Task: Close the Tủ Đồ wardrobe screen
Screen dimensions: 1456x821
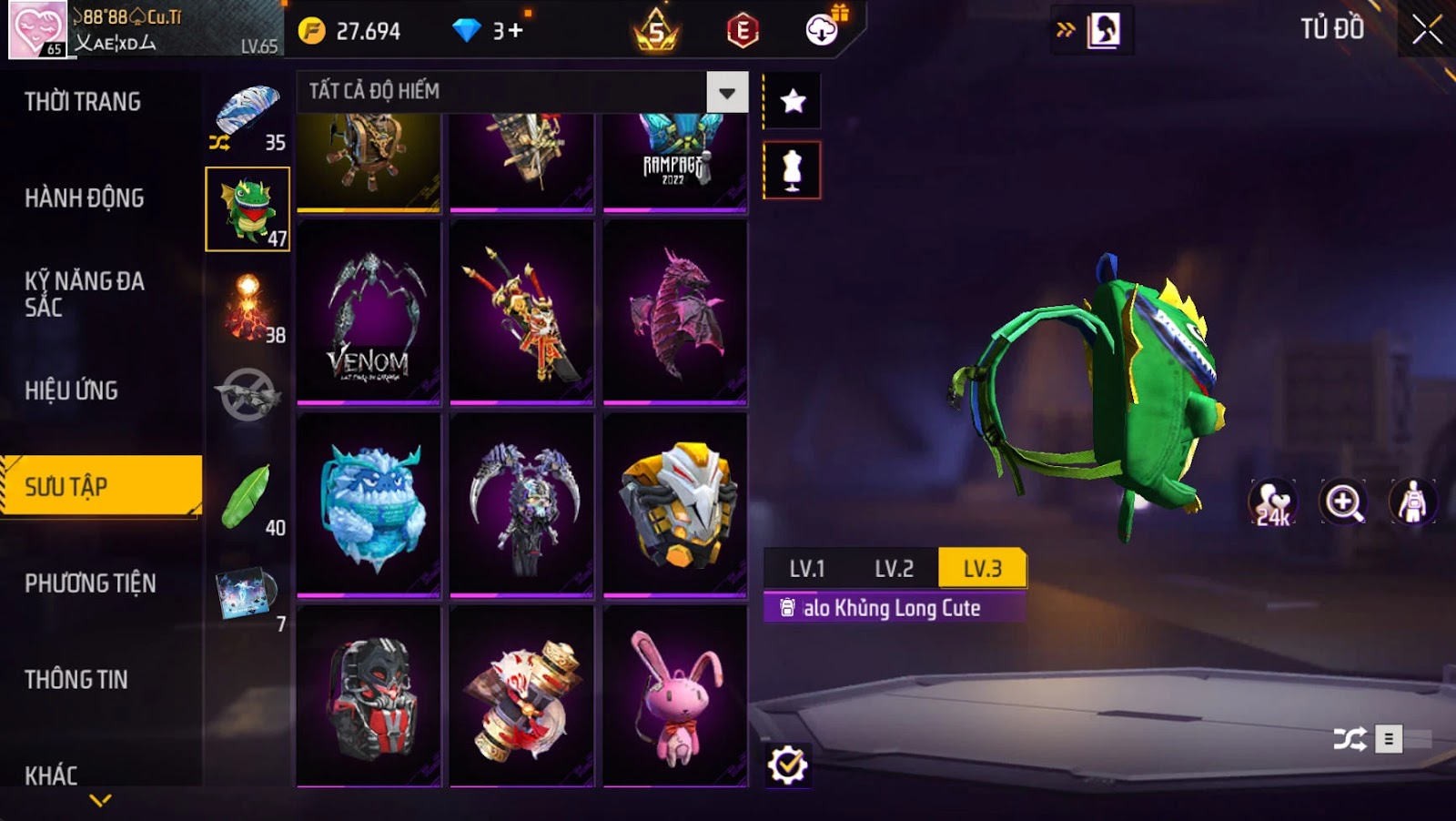Action: pos(1426,31)
